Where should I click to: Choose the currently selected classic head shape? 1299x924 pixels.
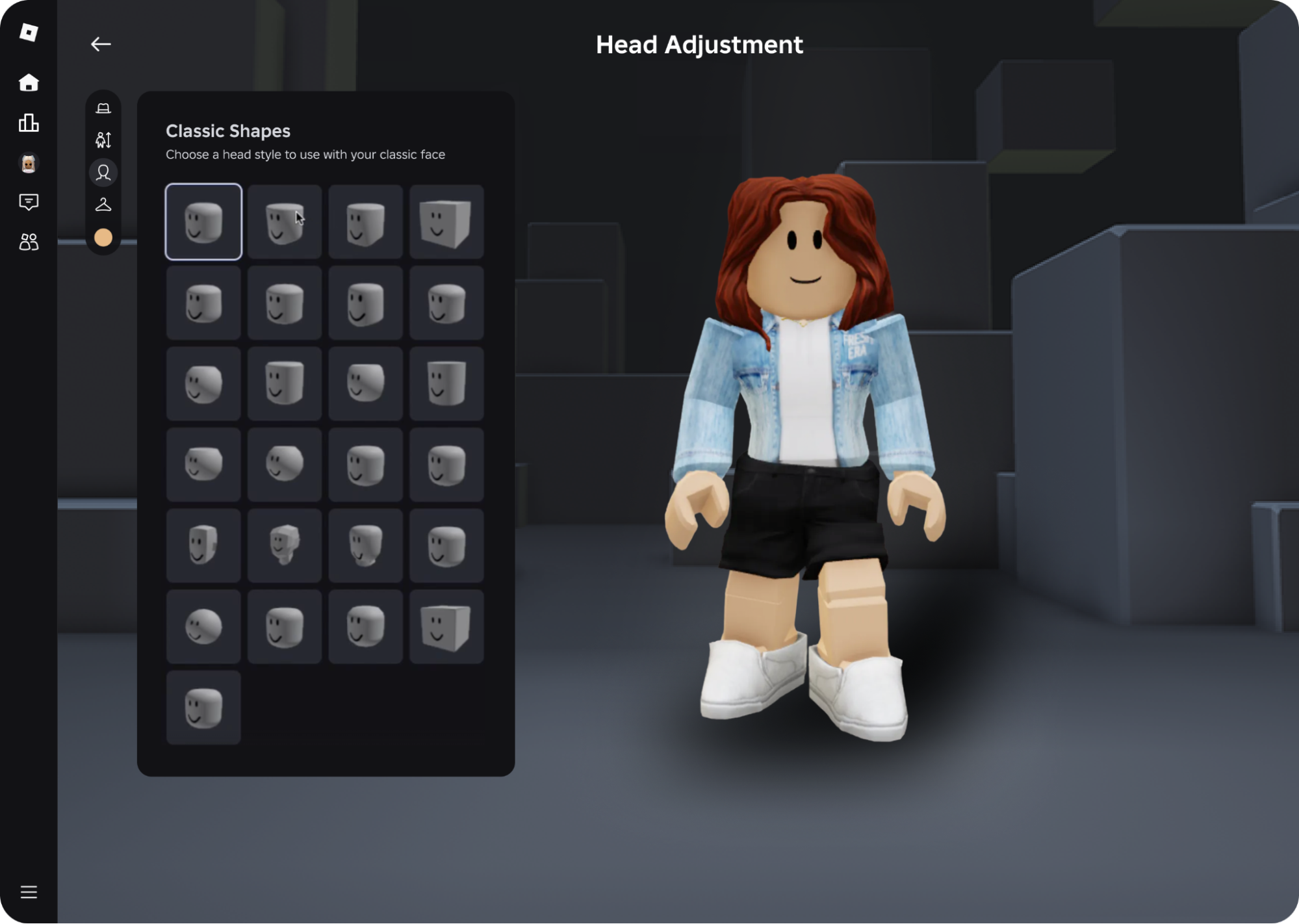203,222
